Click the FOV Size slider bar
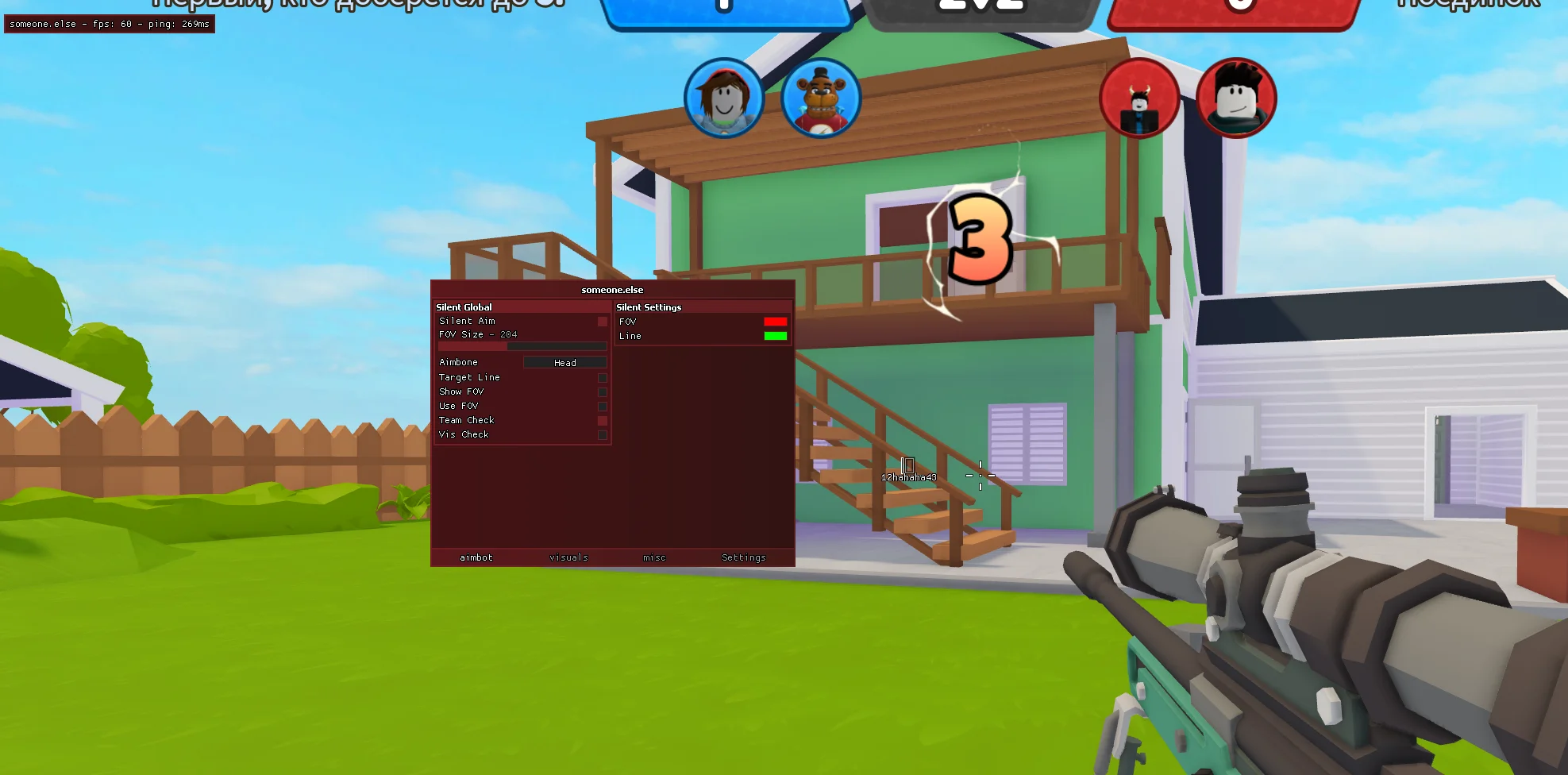 pyautogui.click(x=522, y=347)
